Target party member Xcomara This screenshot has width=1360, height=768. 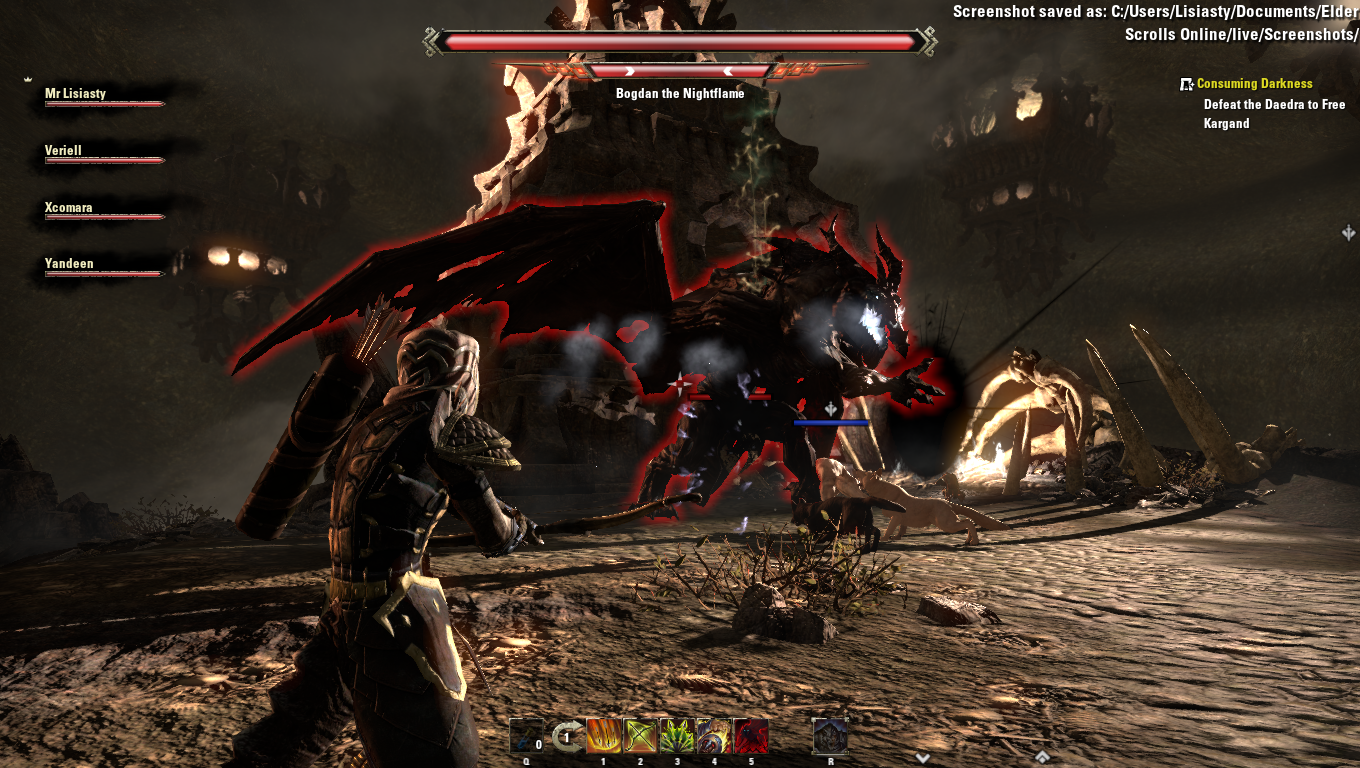(x=69, y=208)
